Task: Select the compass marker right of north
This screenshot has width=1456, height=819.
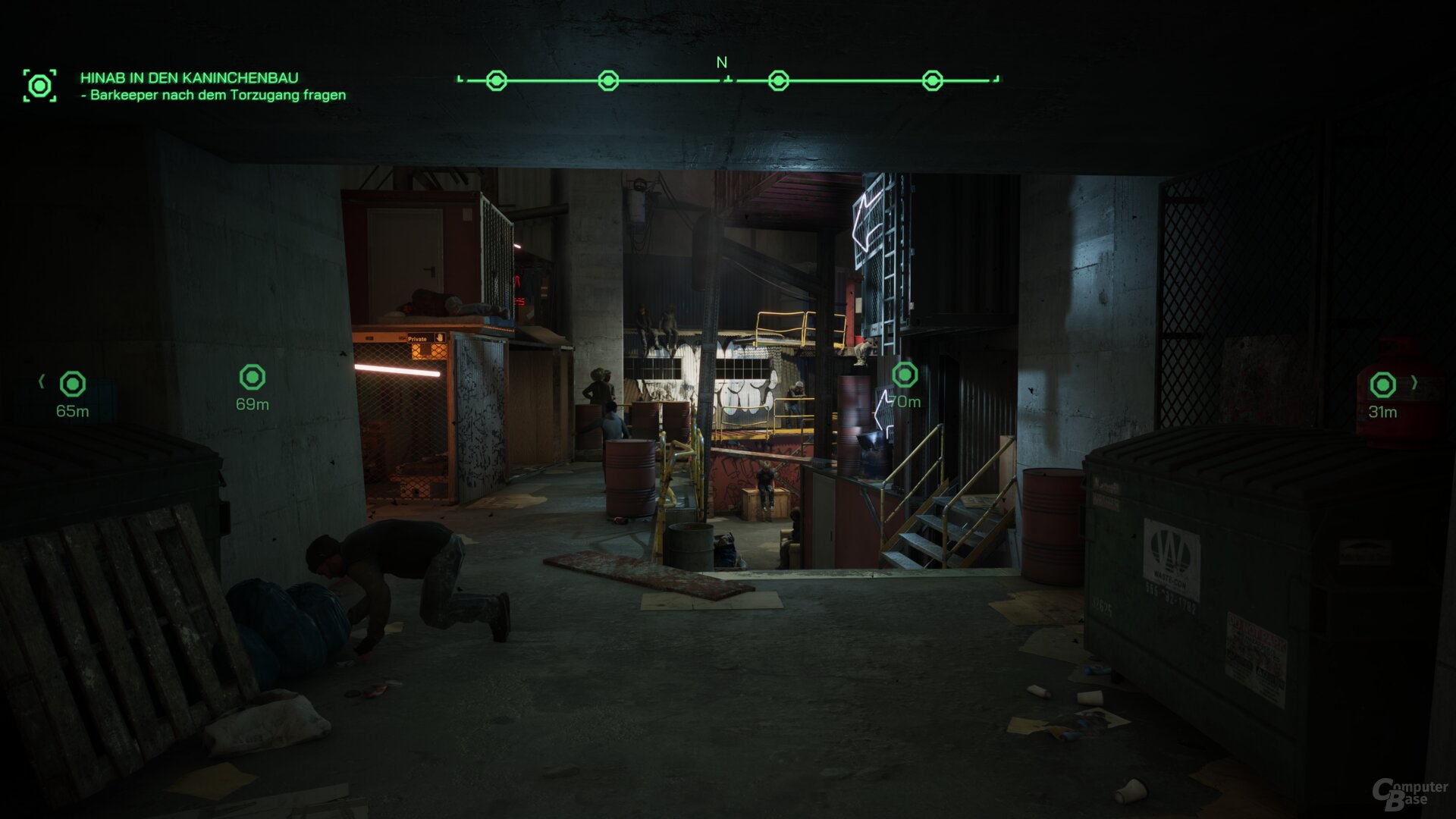Action: pos(777,80)
